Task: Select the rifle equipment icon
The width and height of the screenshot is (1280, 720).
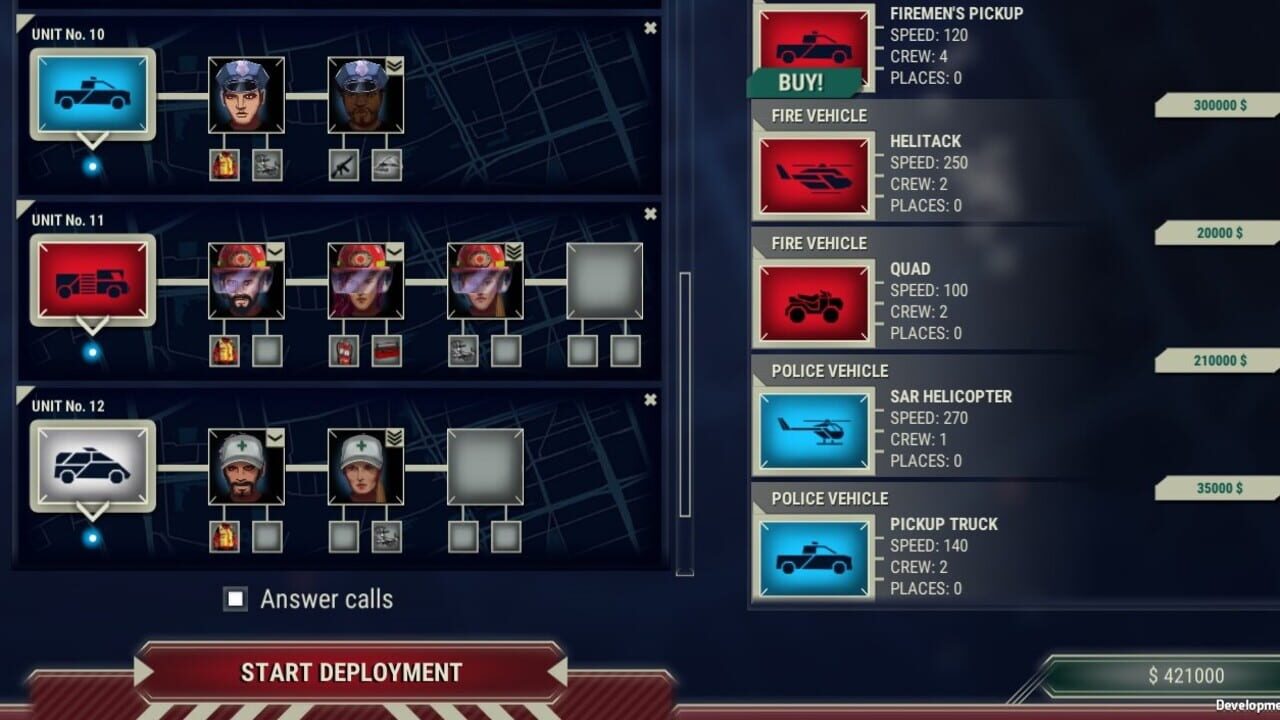Action: tap(344, 165)
